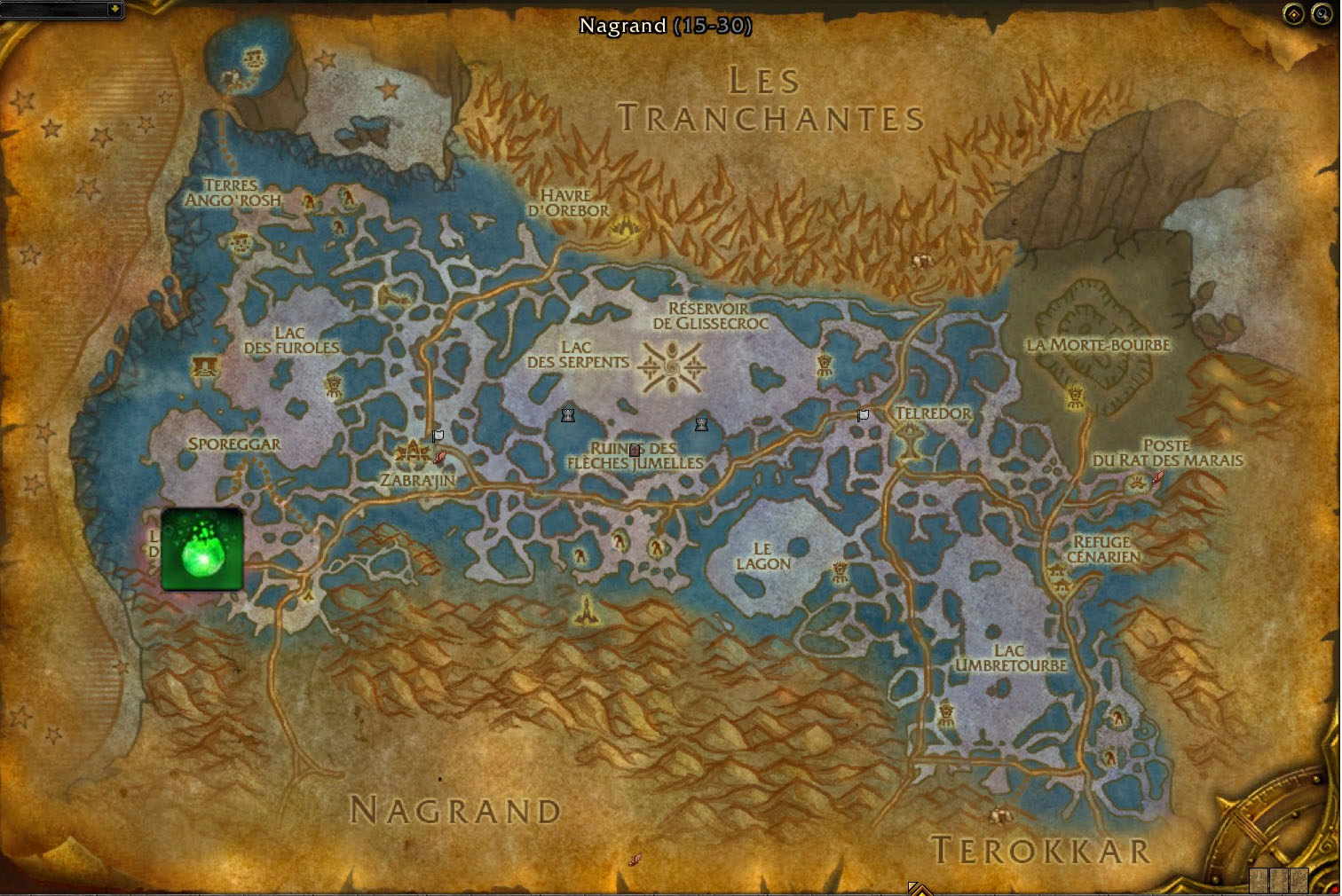The image size is (1342, 896).
Task: Click the Nagrand (15-30) title text
Action: (666, 26)
